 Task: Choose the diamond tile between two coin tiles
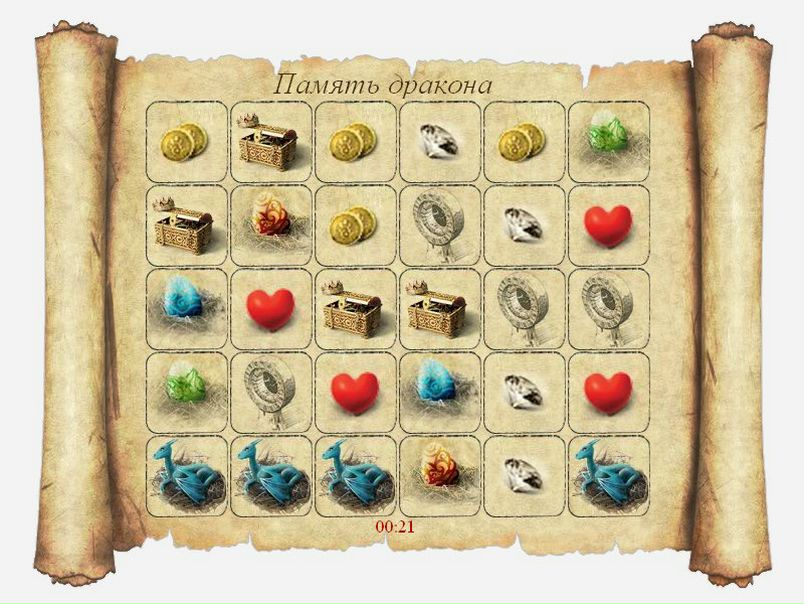point(439,142)
